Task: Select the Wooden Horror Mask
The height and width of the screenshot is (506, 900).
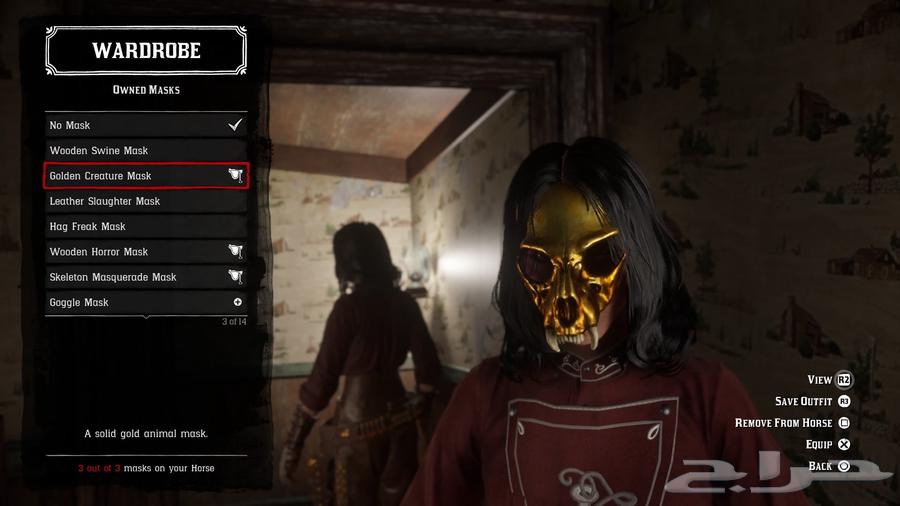Action: pos(146,252)
